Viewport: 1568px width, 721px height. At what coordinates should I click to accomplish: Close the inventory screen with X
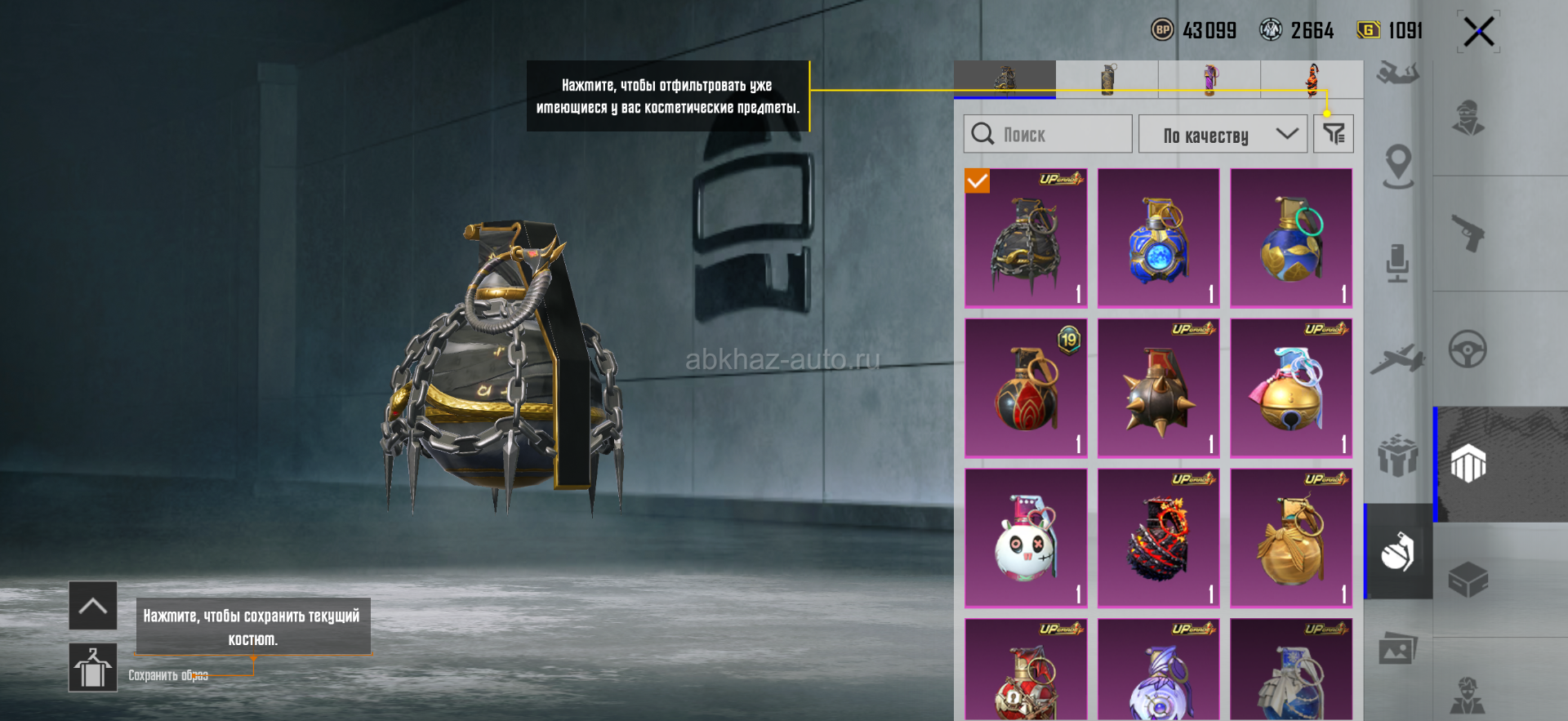click(x=1478, y=33)
